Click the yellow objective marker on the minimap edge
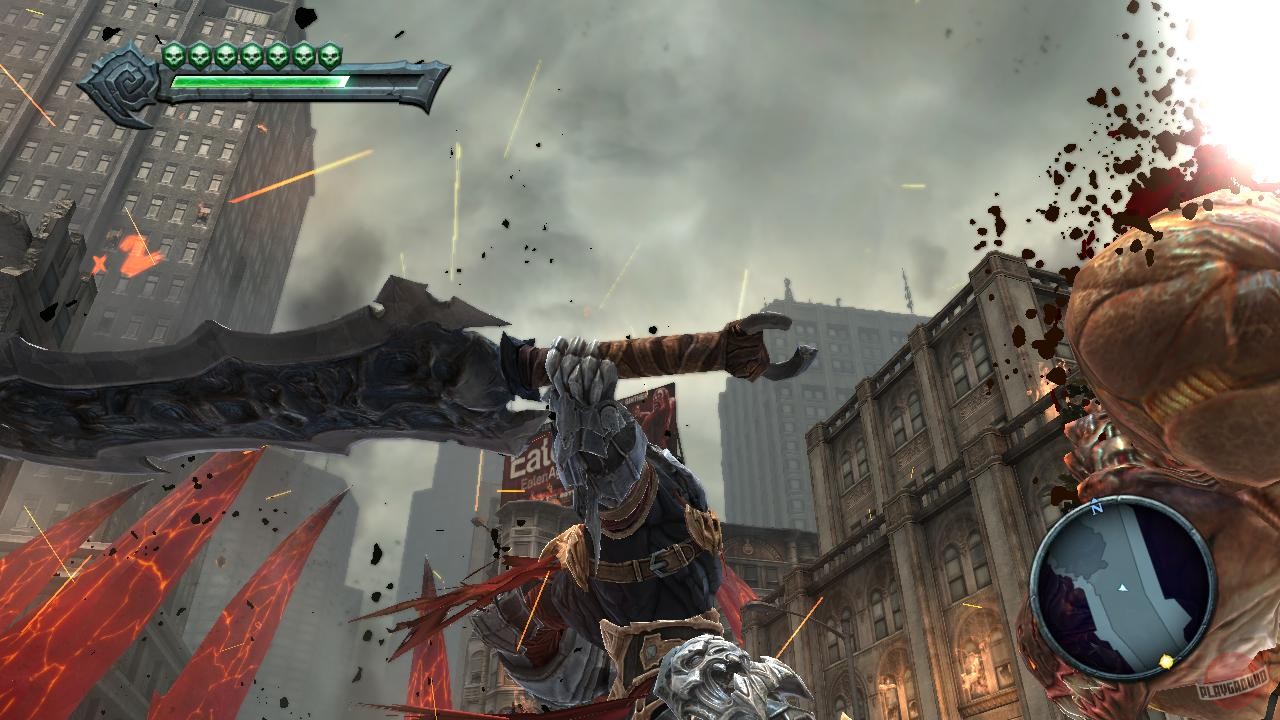 click(x=1166, y=662)
